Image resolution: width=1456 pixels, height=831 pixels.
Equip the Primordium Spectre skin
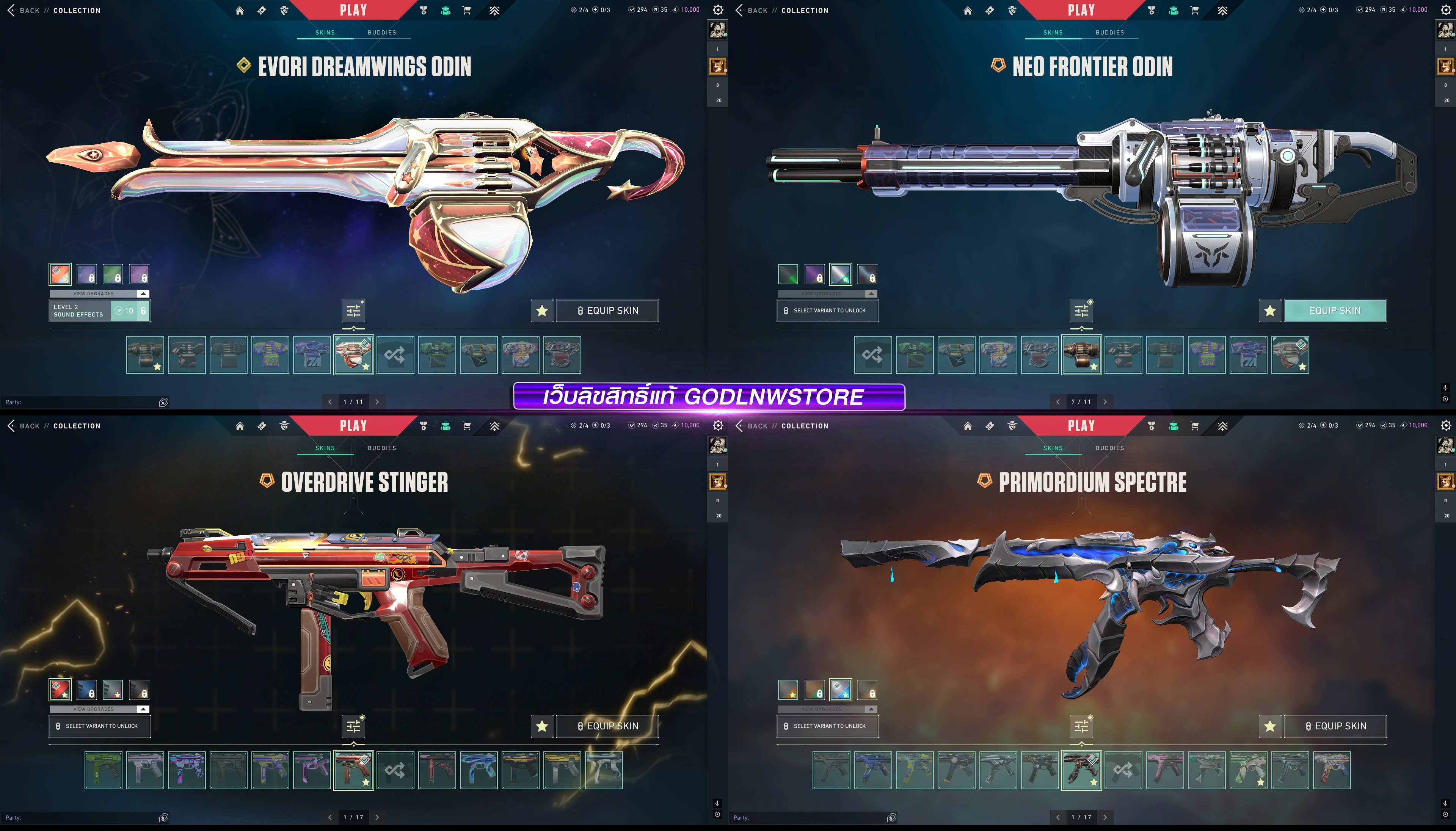[1334, 726]
